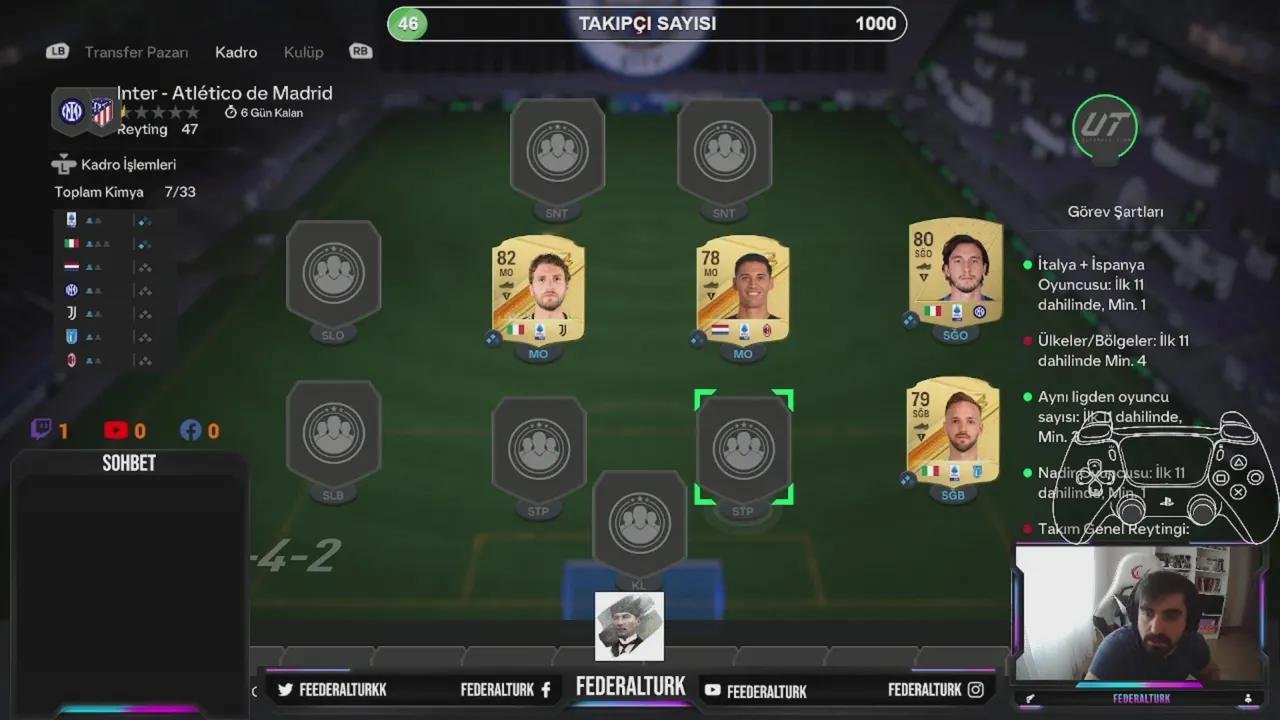Toggle the Juventus row chemistry diamond

pos(145,313)
